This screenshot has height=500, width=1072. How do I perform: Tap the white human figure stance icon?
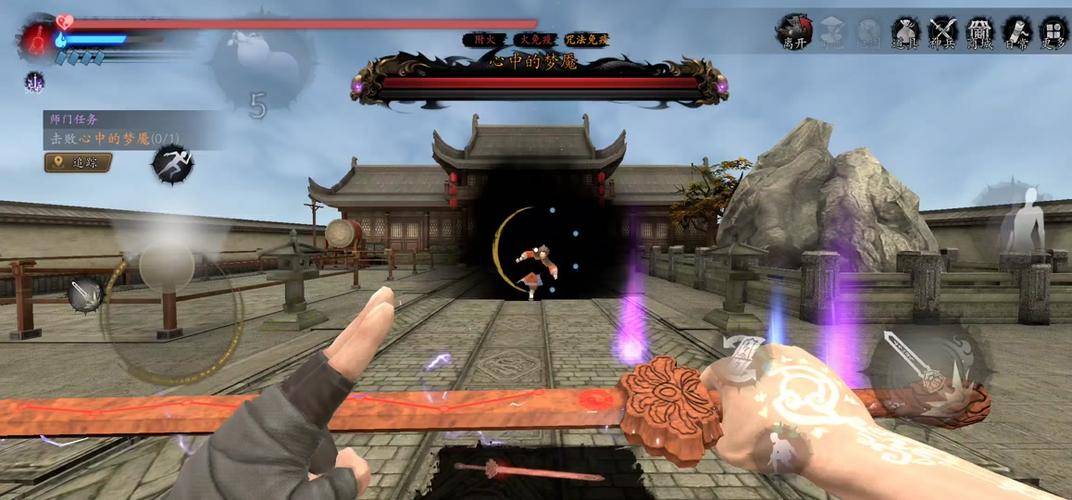[1022, 220]
